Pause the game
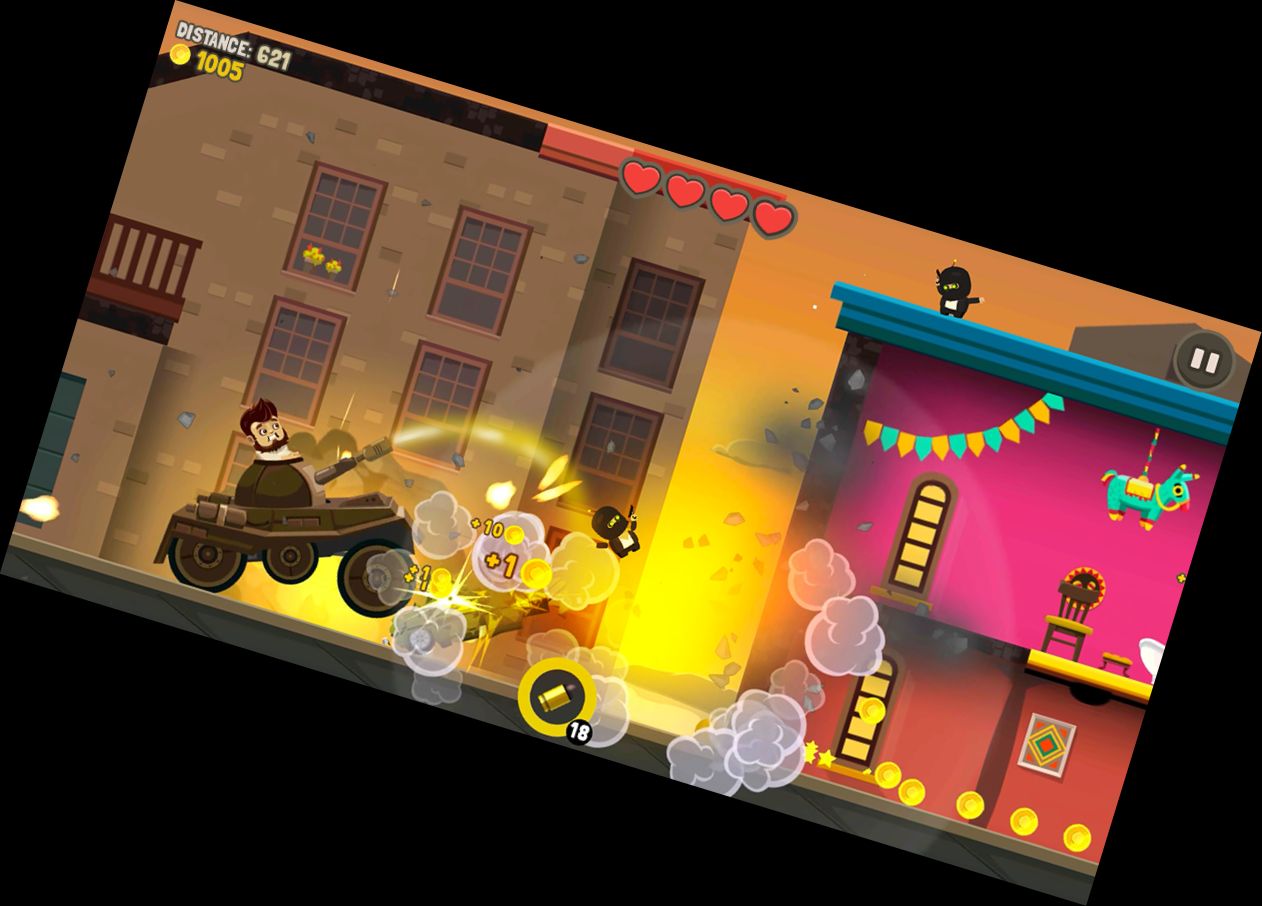Viewport: 1262px width, 906px height. [1204, 360]
